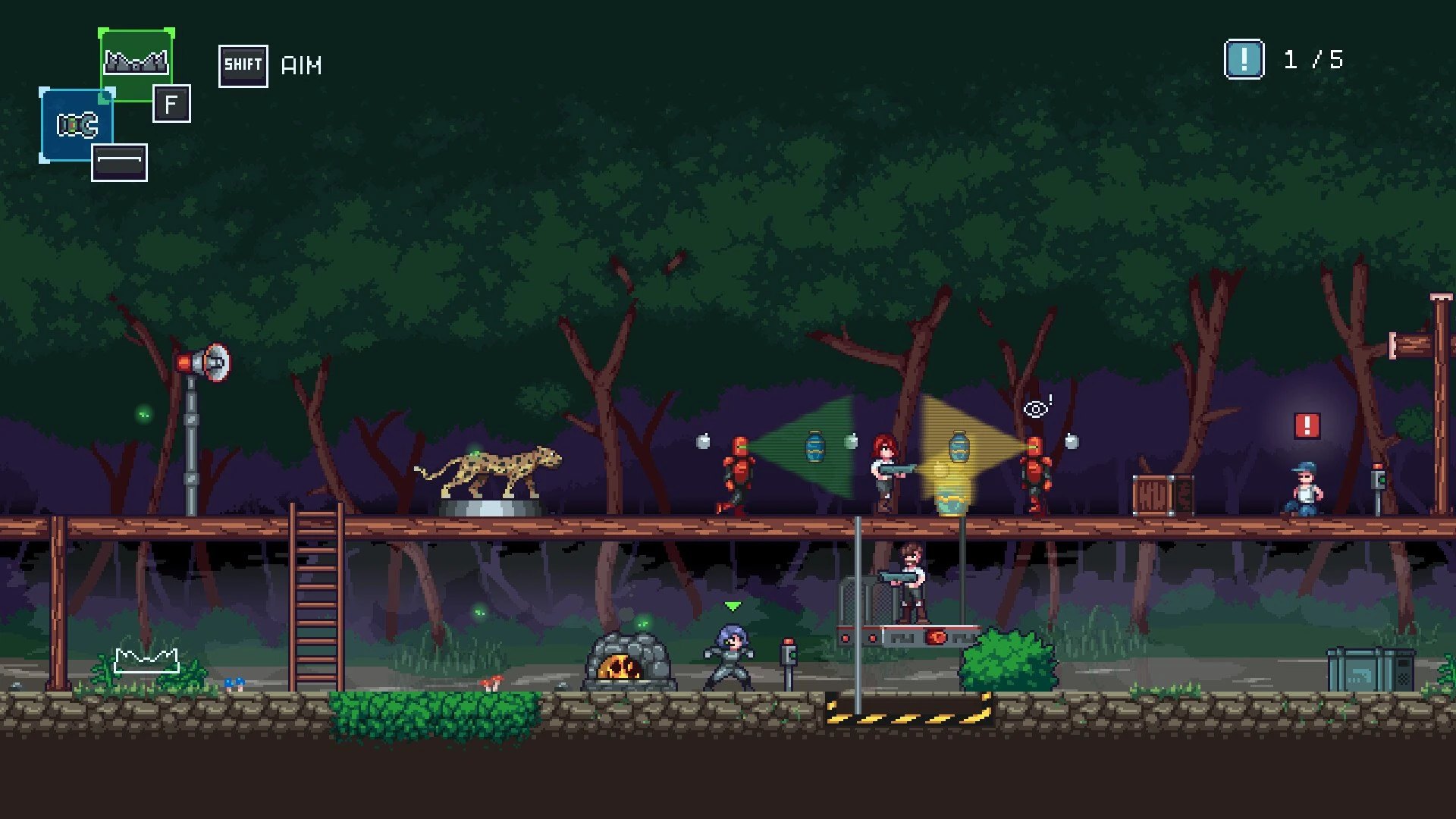Click the blue exclamation alert counter icon
Viewport: 1456px width, 819px height.
[x=1244, y=59]
